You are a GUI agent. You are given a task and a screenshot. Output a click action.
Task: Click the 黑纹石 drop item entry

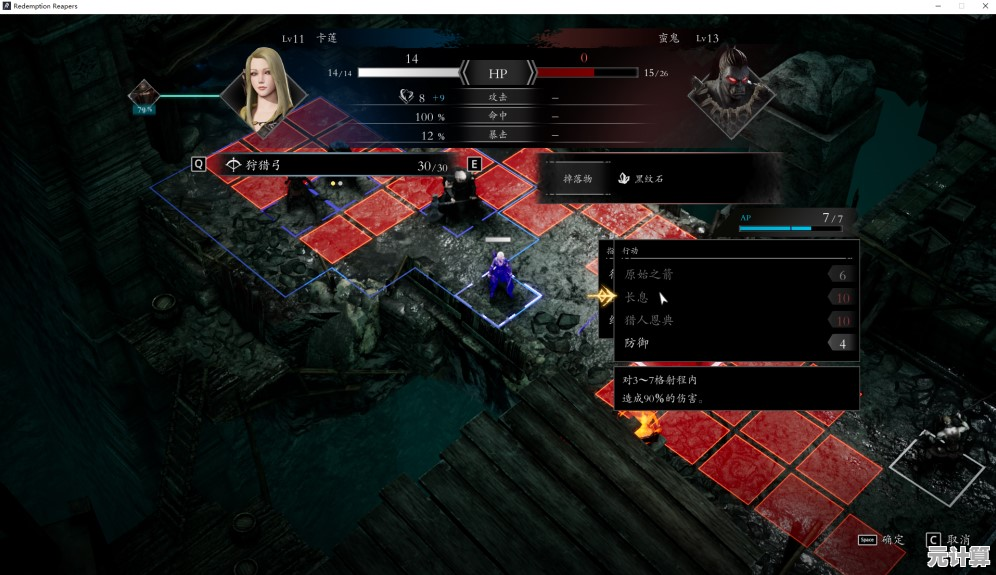click(641, 178)
